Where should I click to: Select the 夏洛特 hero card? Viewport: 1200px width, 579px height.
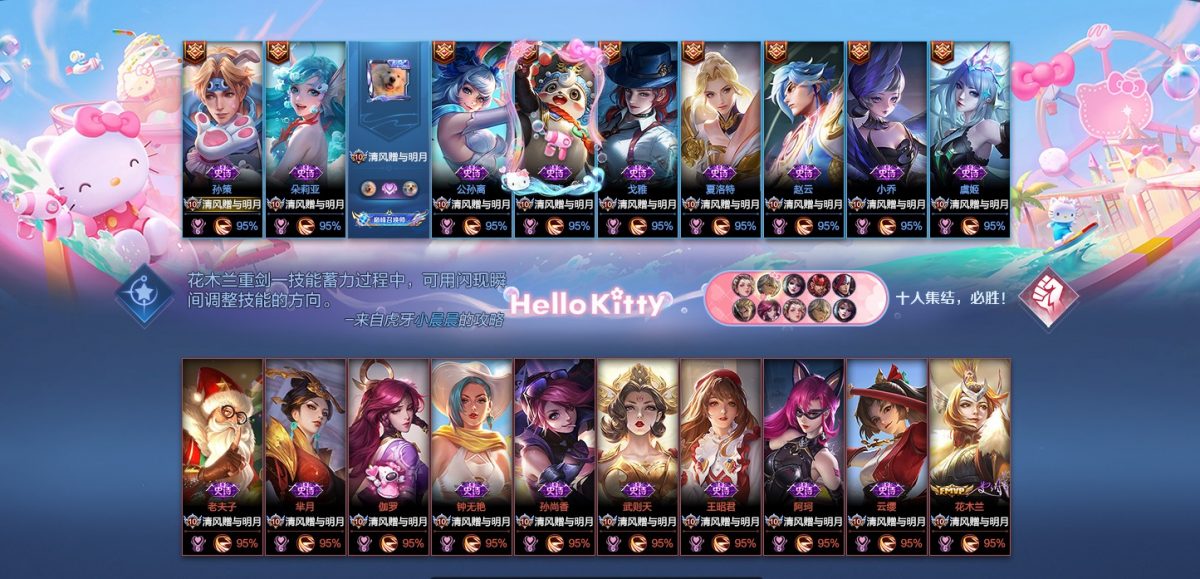(x=720, y=120)
